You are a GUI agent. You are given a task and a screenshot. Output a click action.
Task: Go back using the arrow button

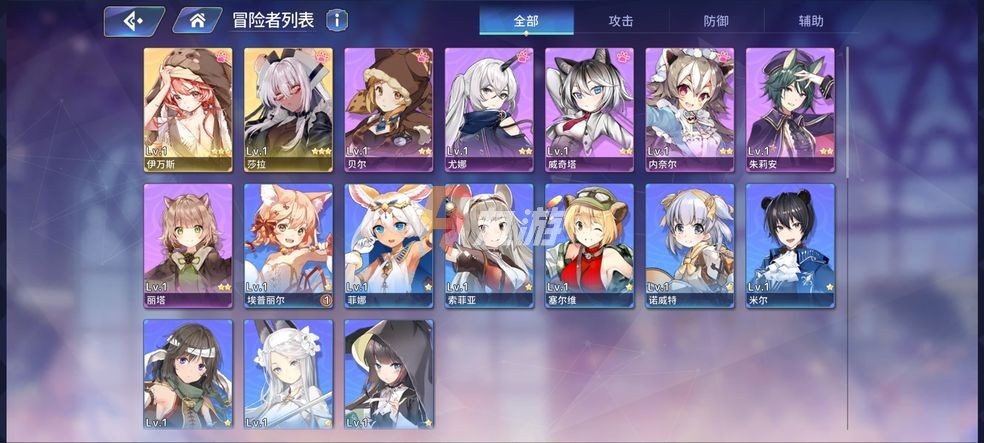coord(134,20)
